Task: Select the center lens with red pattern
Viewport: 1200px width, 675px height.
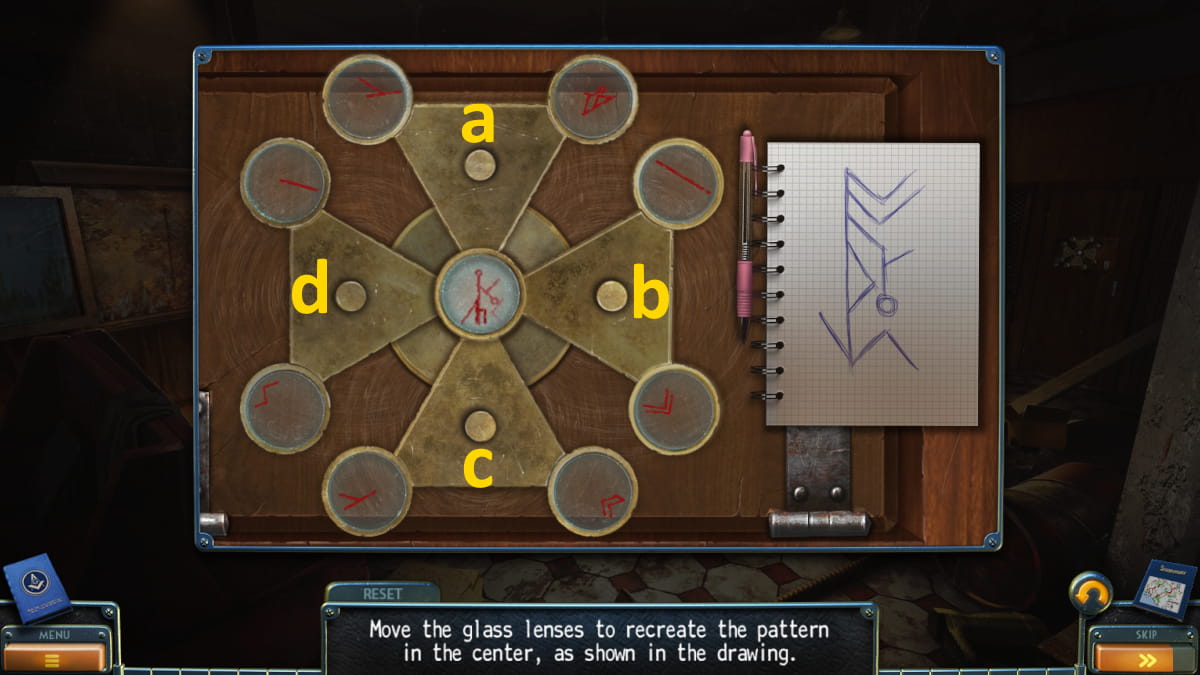Action: click(x=480, y=295)
